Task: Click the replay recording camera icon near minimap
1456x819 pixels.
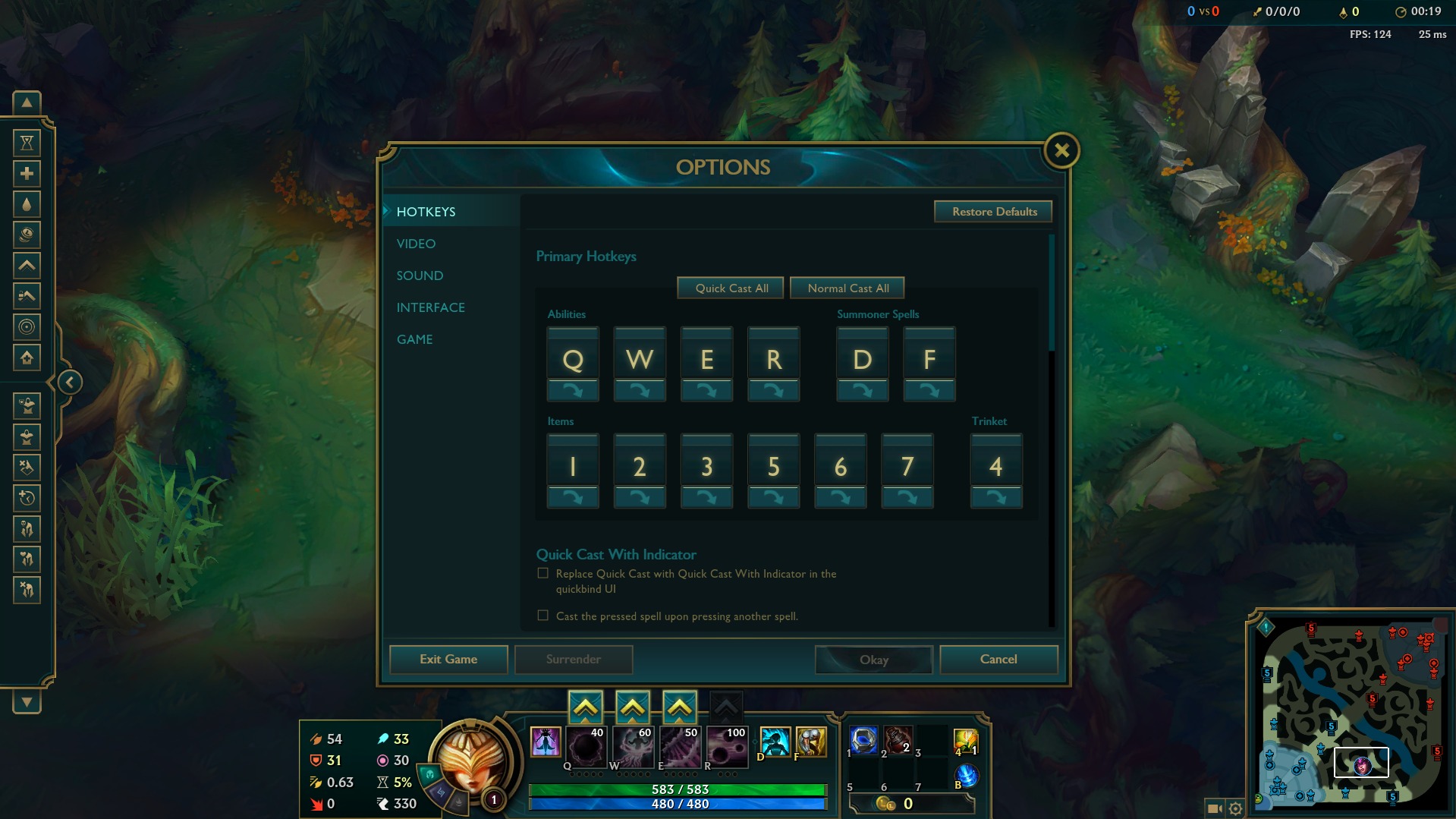Action: coord(1212,809)
